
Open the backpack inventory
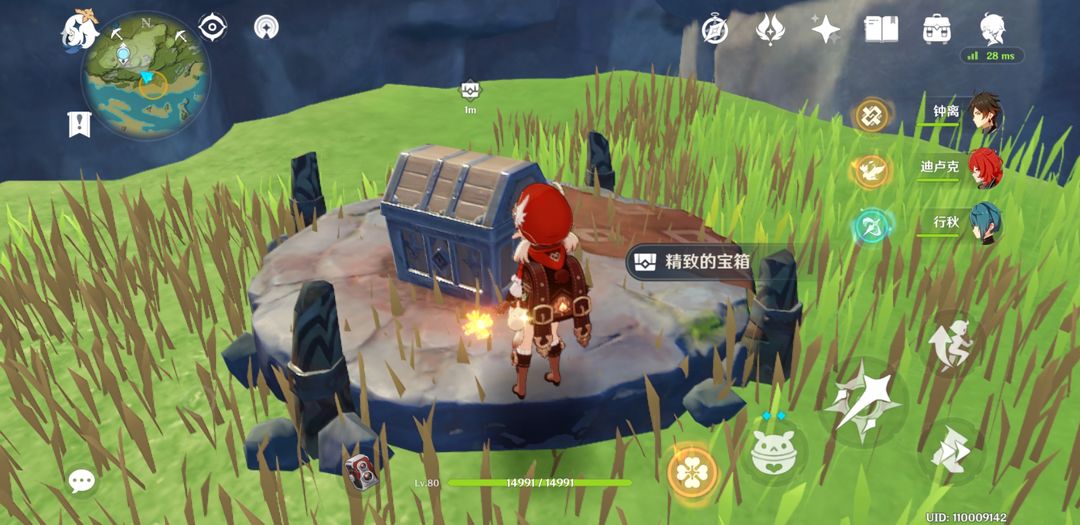[x=936, y=29]
